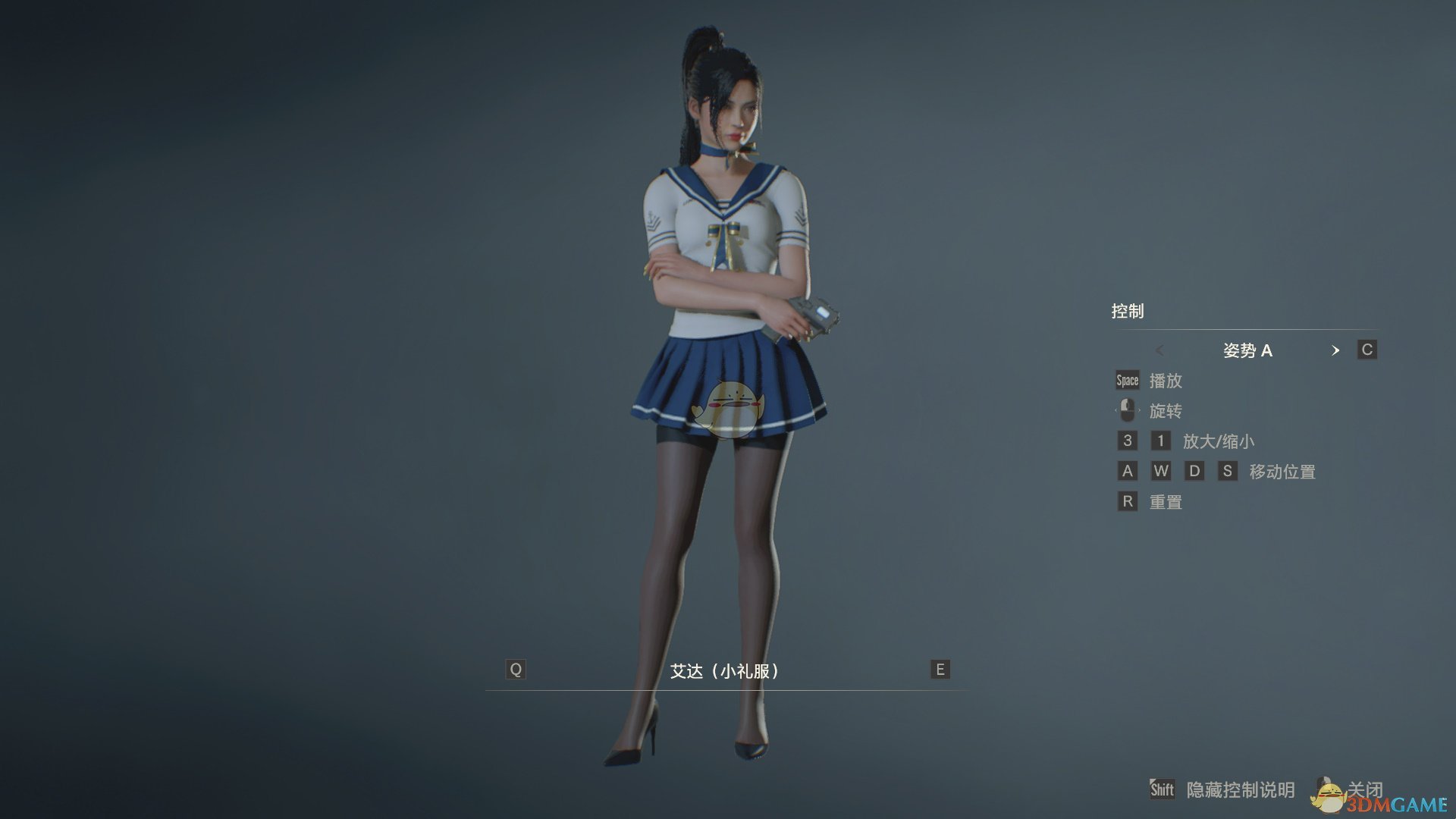The height and width of the screenshot is (819, 1456).
Task: Click the A key icon under 移动位置
Action: click(1127, 471)
